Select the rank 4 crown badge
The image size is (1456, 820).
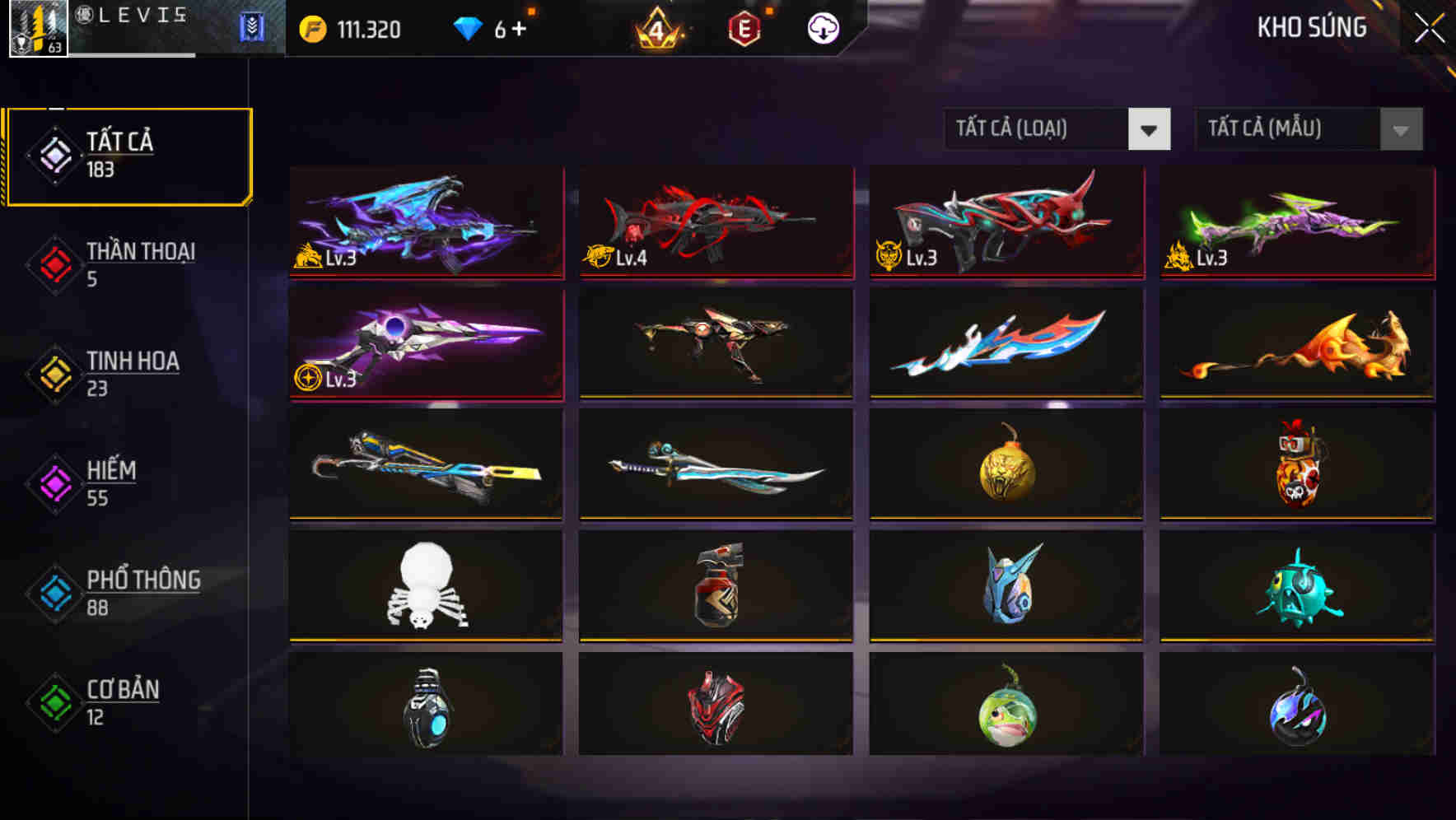[659, 29]
